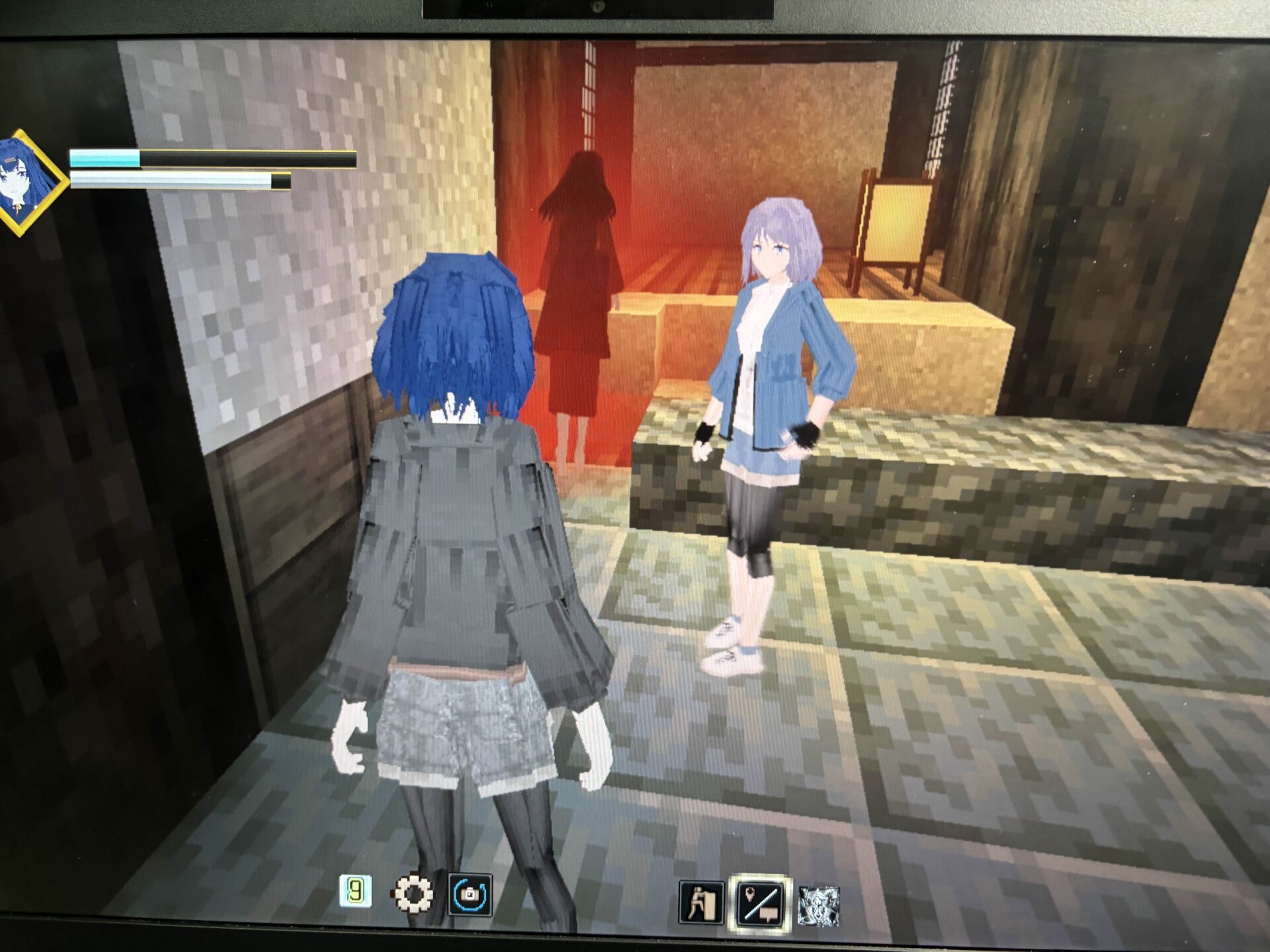The width and height of the screenshot is (1270, 952).
Task: Click the blue-haired character portrait
Action: (x=28, y=182)
